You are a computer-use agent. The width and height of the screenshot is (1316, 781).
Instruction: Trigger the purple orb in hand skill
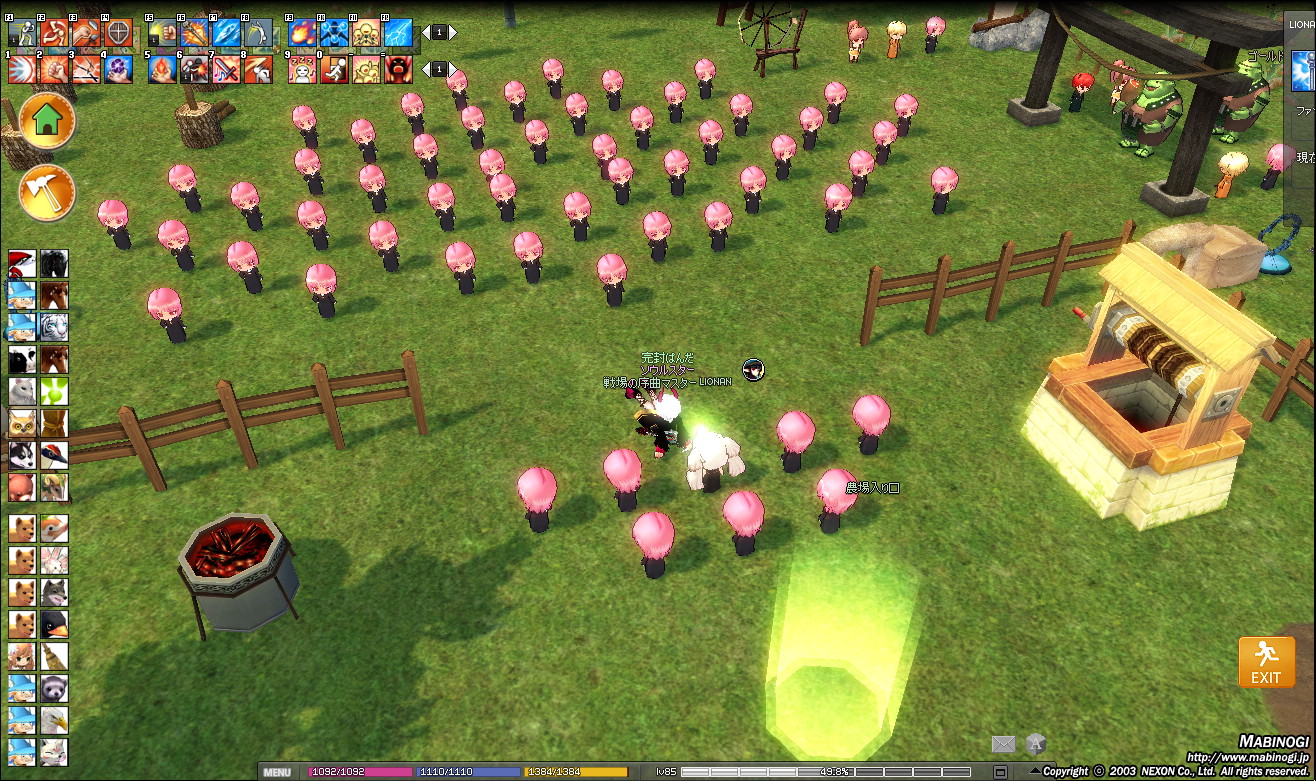[118, 69]
